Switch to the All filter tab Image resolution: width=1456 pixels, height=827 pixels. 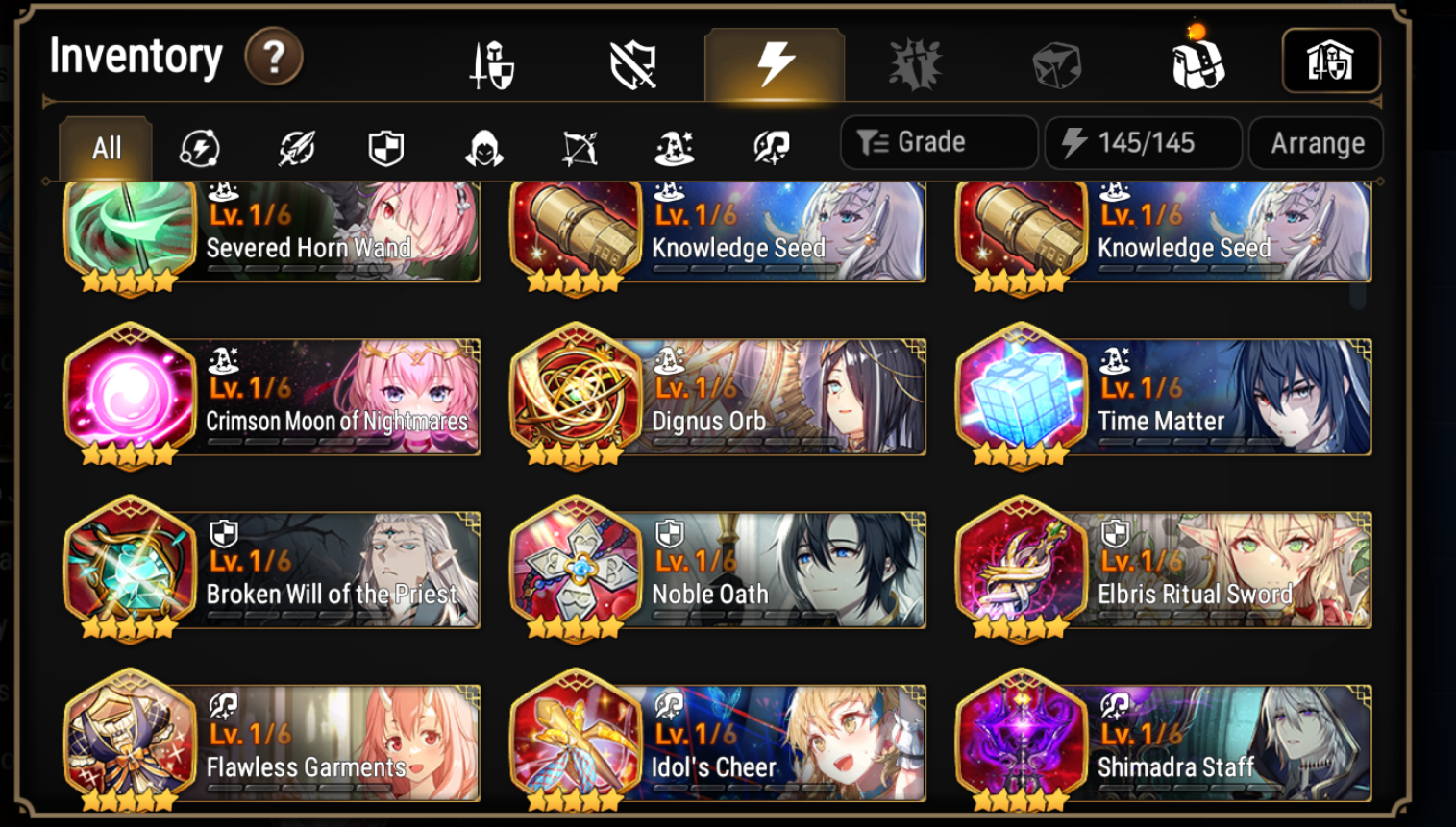(106, 146)
